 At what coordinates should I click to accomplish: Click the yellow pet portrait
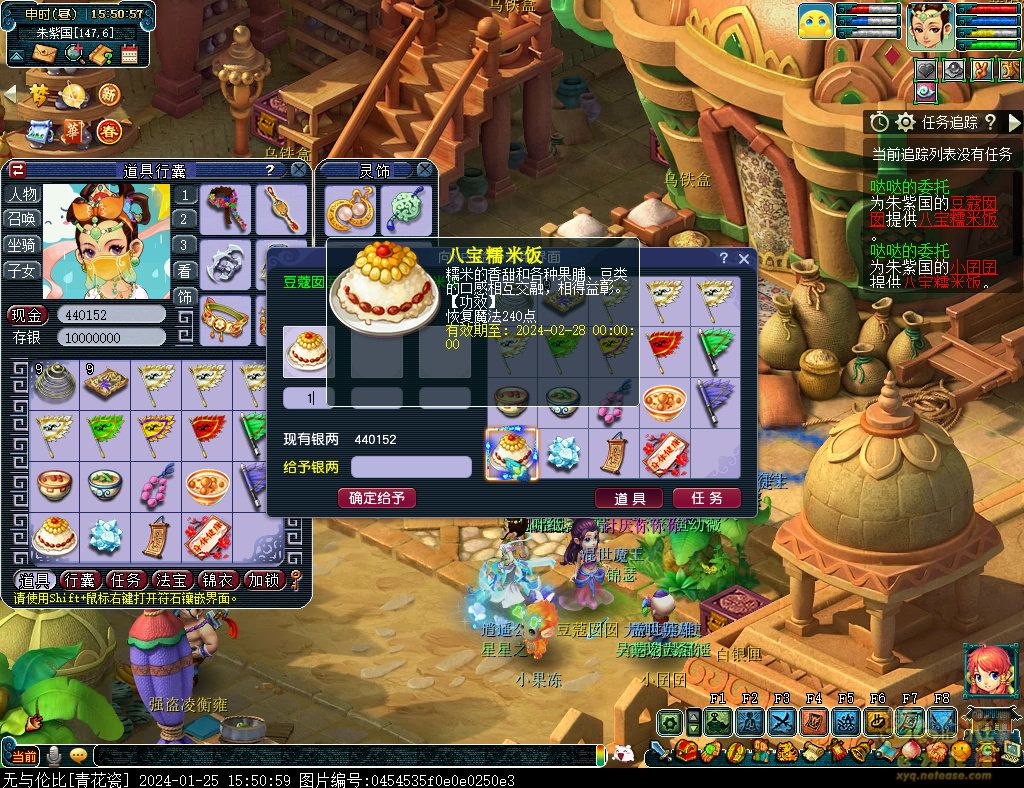pyautogui.click(x=816, y=21)
